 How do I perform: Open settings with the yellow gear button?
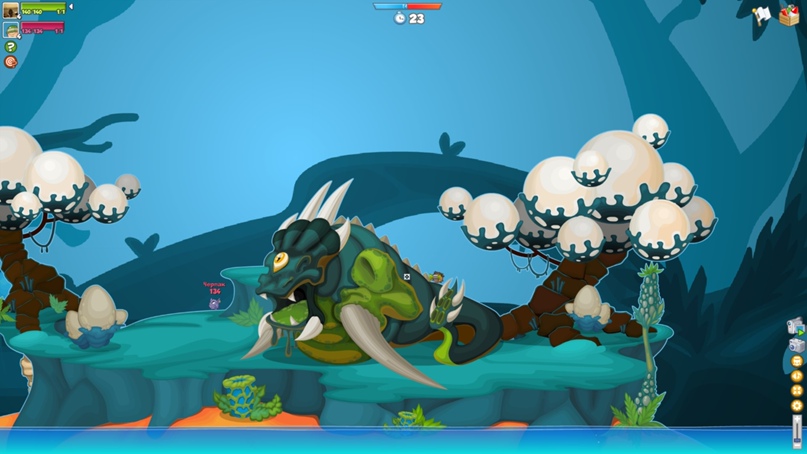click(x=797, y=406)
